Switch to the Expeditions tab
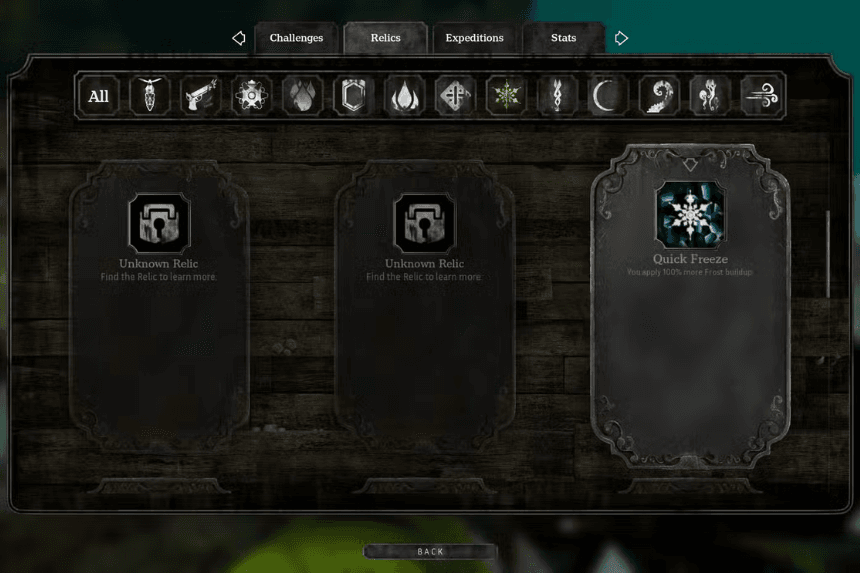The image size is (860, 573). point(474,38)
